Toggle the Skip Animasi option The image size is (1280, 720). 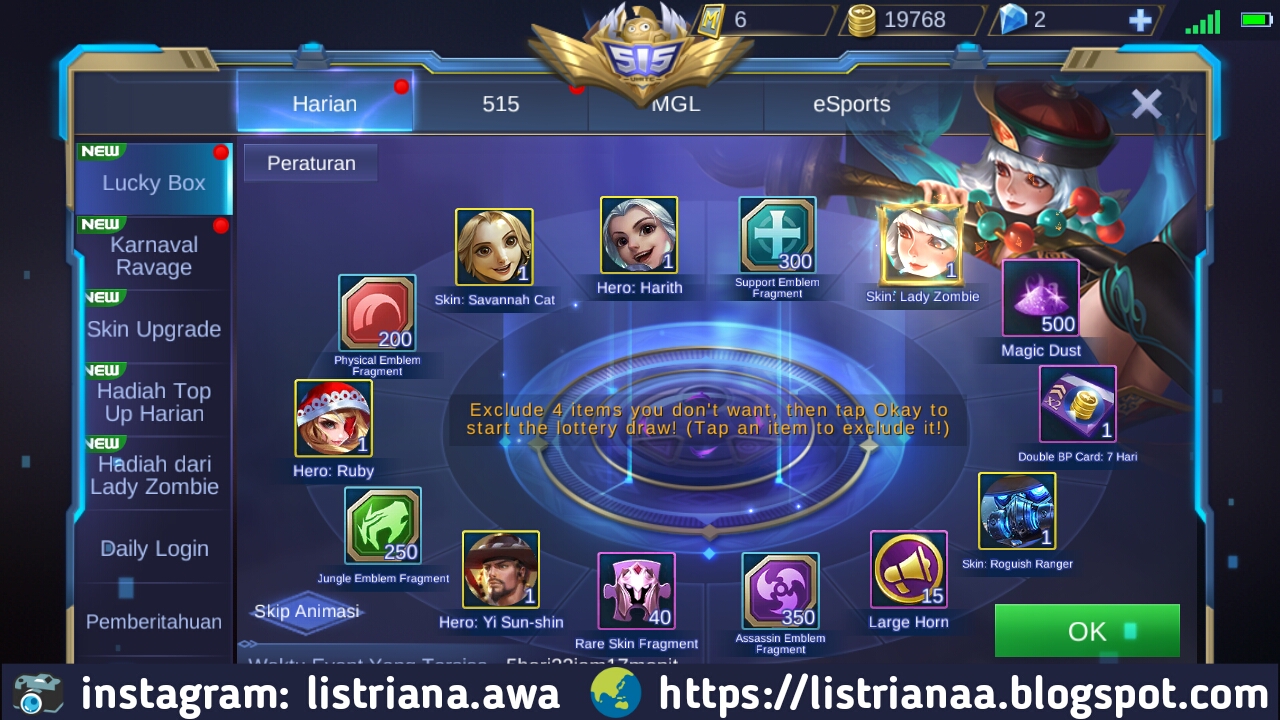(305, 611)
